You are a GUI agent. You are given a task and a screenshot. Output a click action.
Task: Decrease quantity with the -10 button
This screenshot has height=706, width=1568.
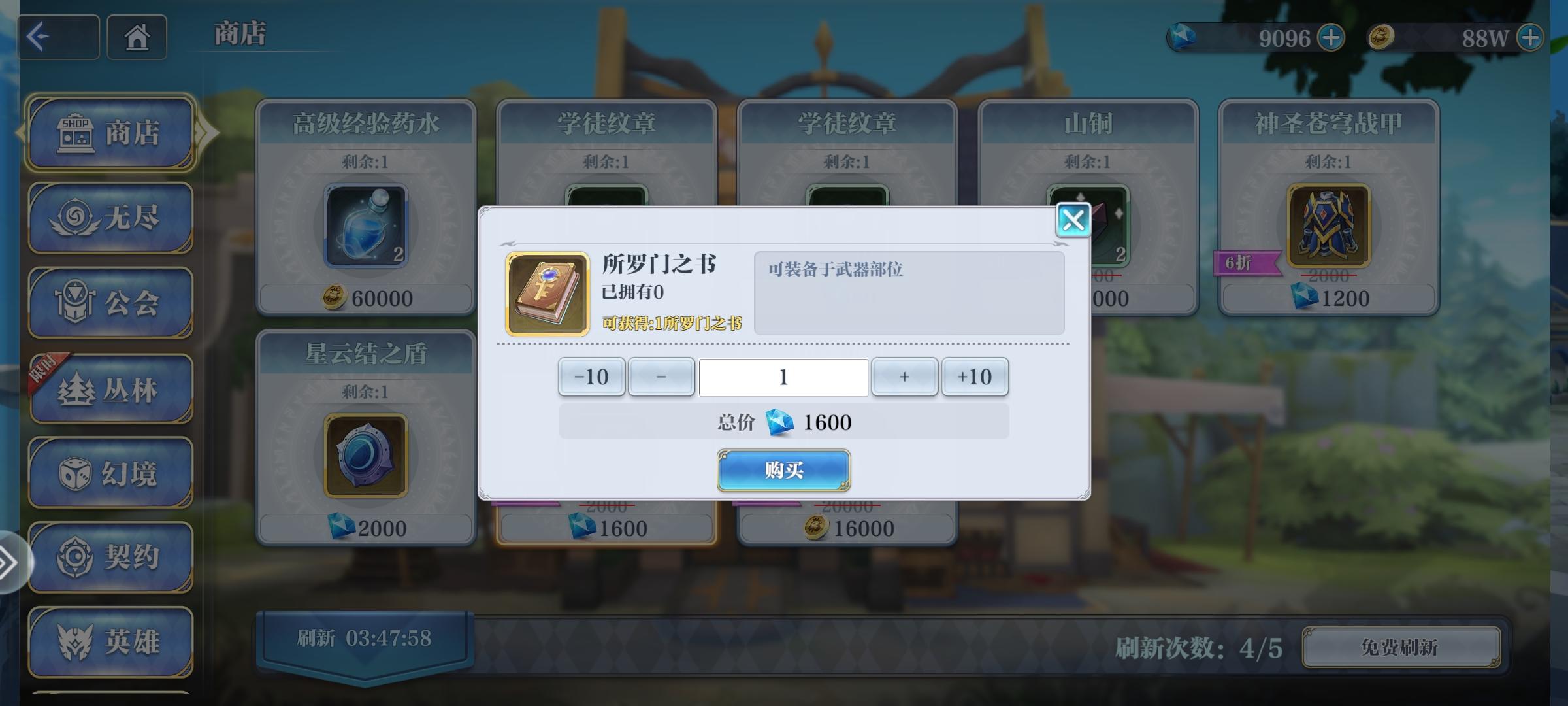click(x=590, y=377)
